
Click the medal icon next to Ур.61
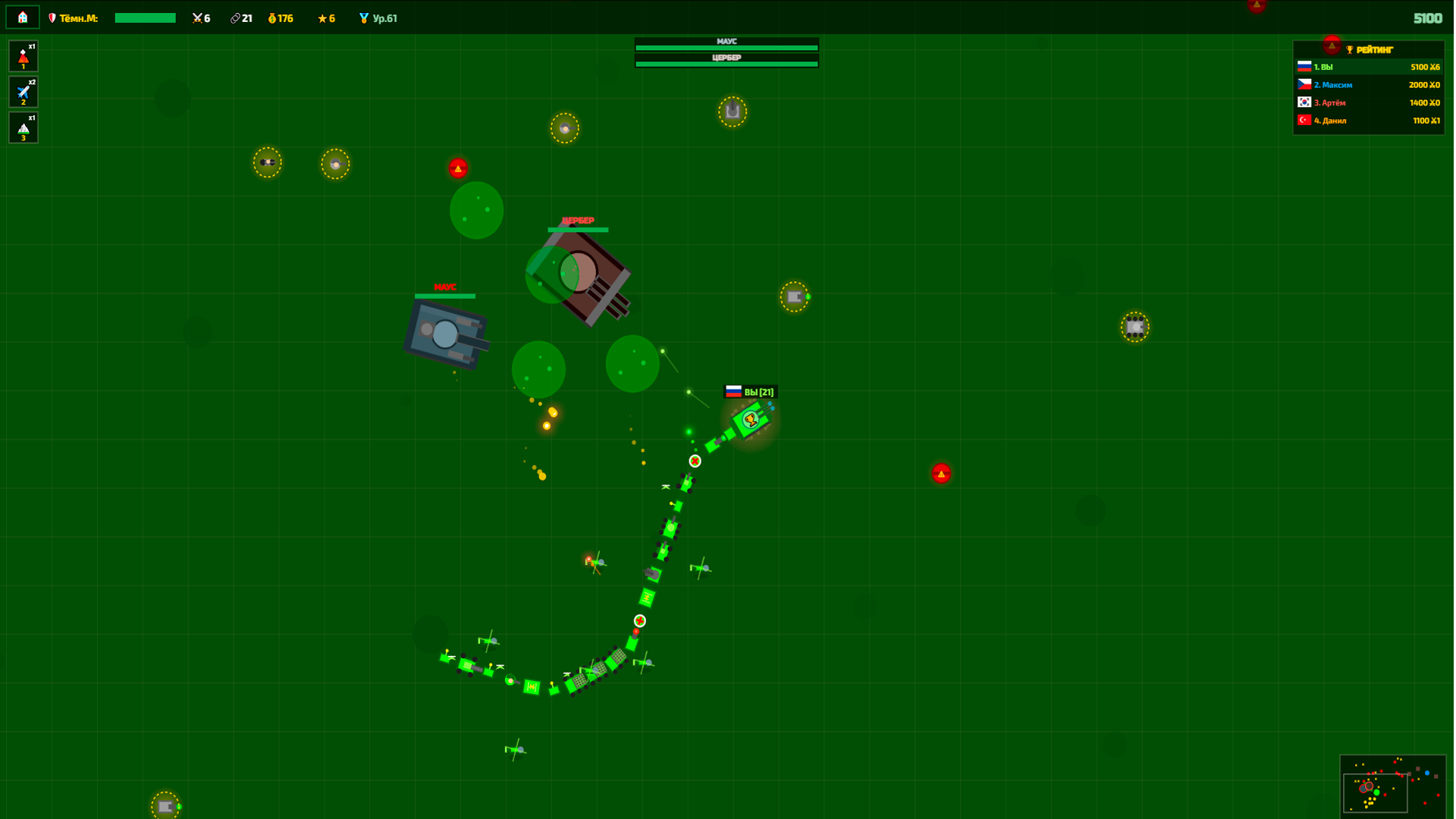[x=364, y=17]
